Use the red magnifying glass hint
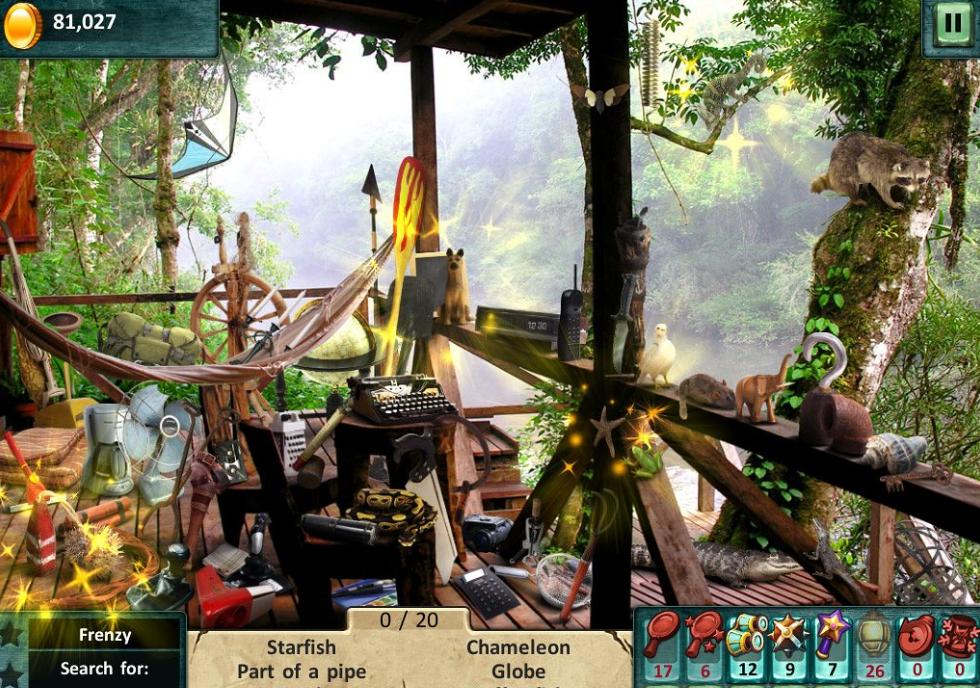The width and height of the screenshot is (980, 688). [x=661, y=634]
